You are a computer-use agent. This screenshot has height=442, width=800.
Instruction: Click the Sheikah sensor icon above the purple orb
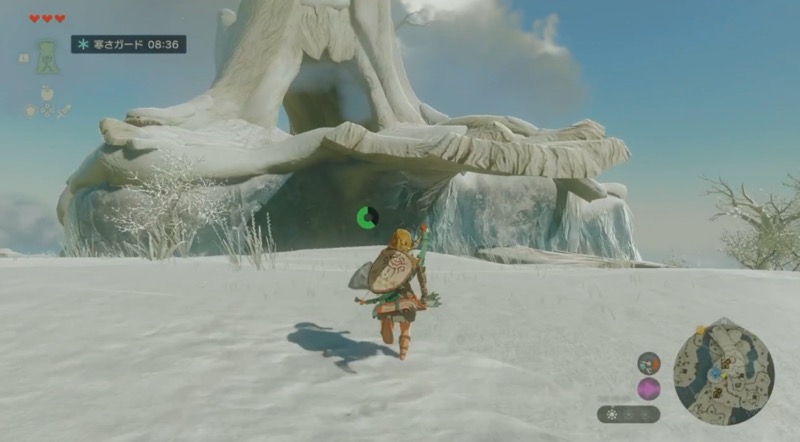click(648, 362)
